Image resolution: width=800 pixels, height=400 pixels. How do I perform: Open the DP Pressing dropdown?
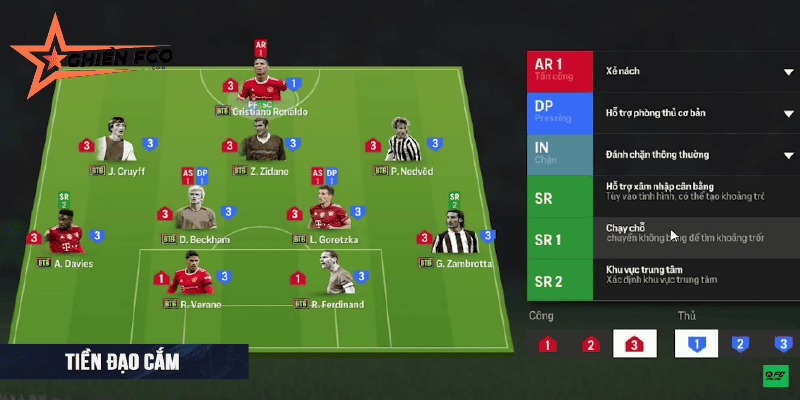[787, 113]
